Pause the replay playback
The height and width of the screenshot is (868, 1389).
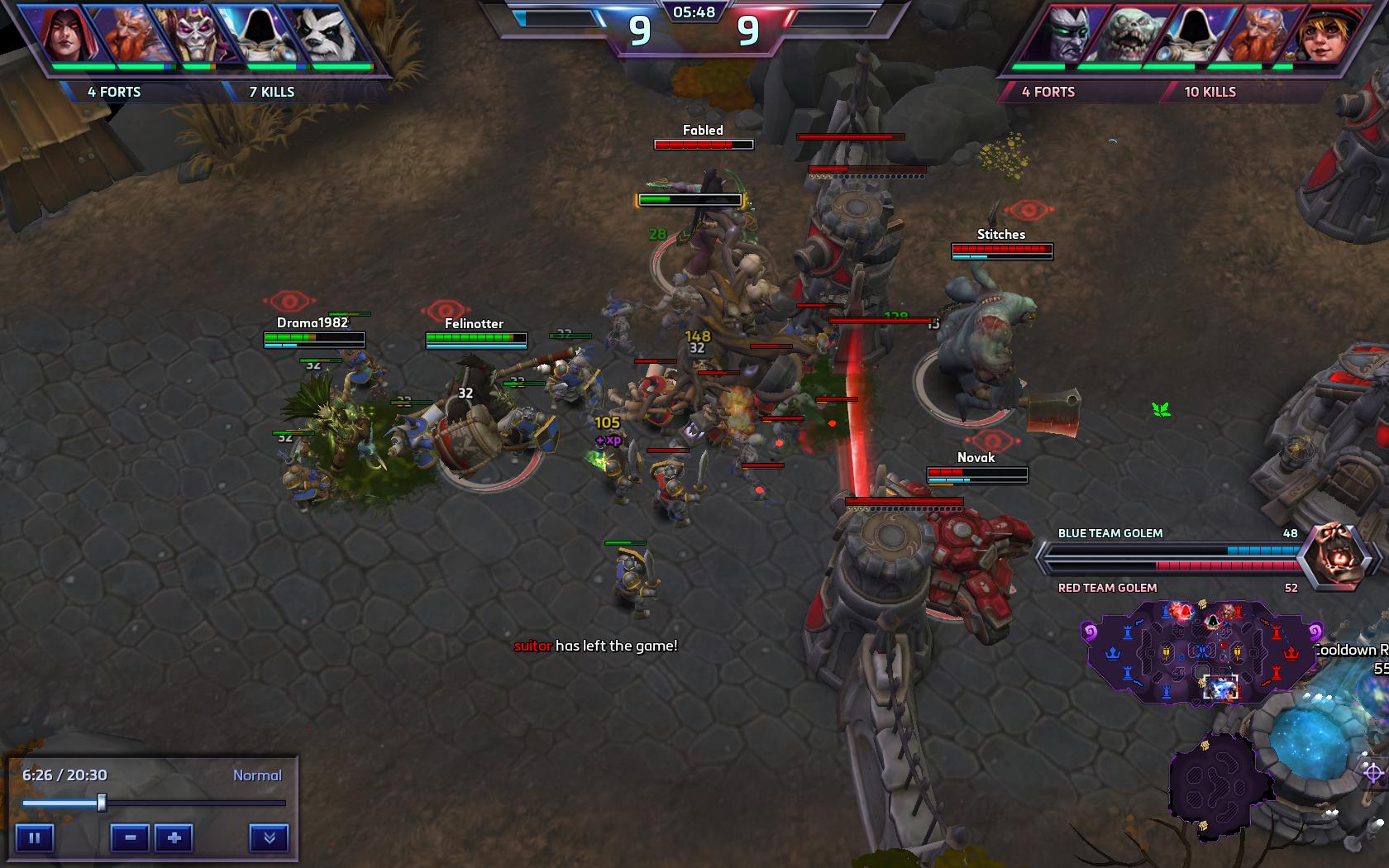(35, 837)
